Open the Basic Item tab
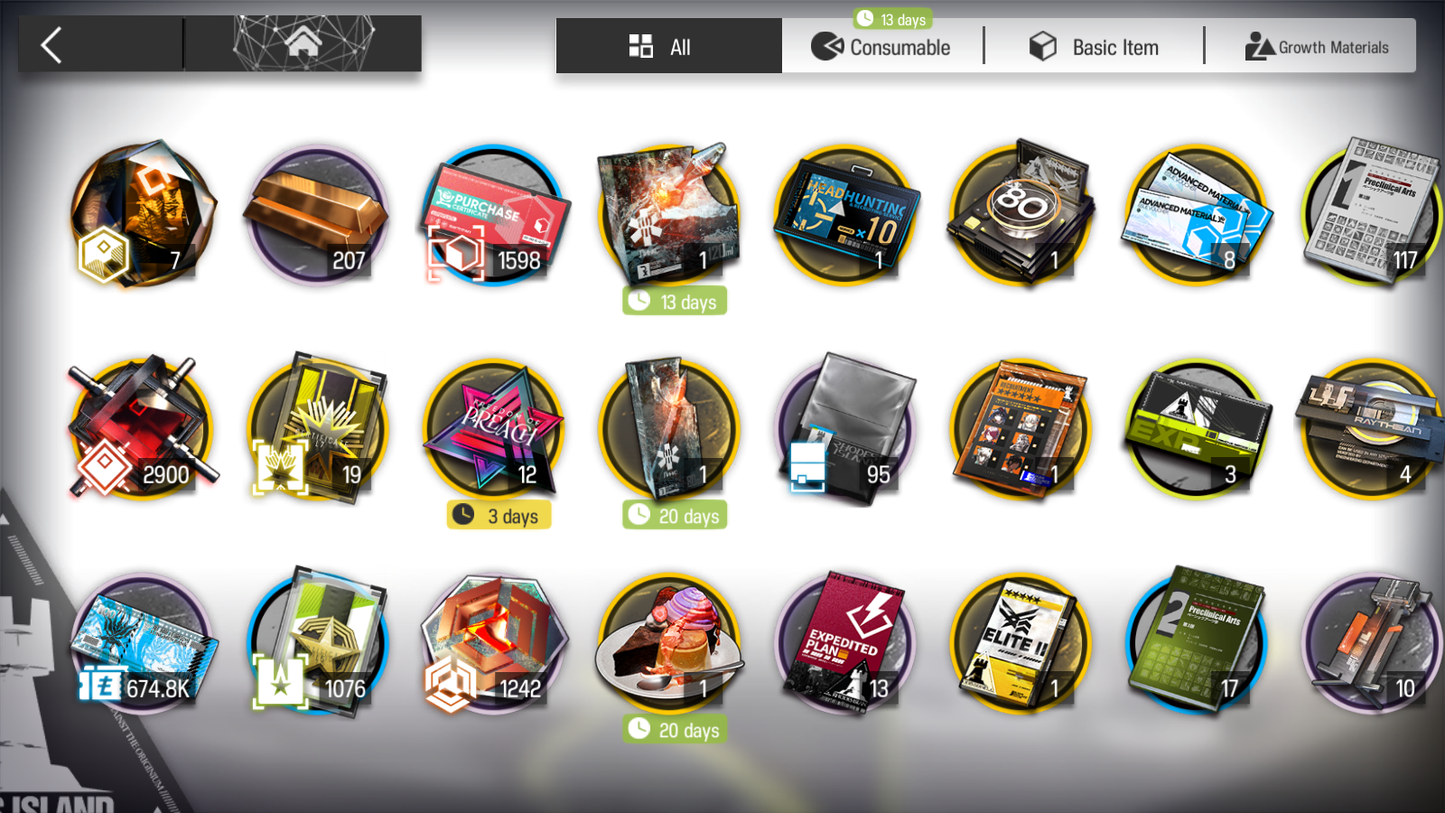1445x813 pixels. pyautogui.click(x=1094, y=47)
